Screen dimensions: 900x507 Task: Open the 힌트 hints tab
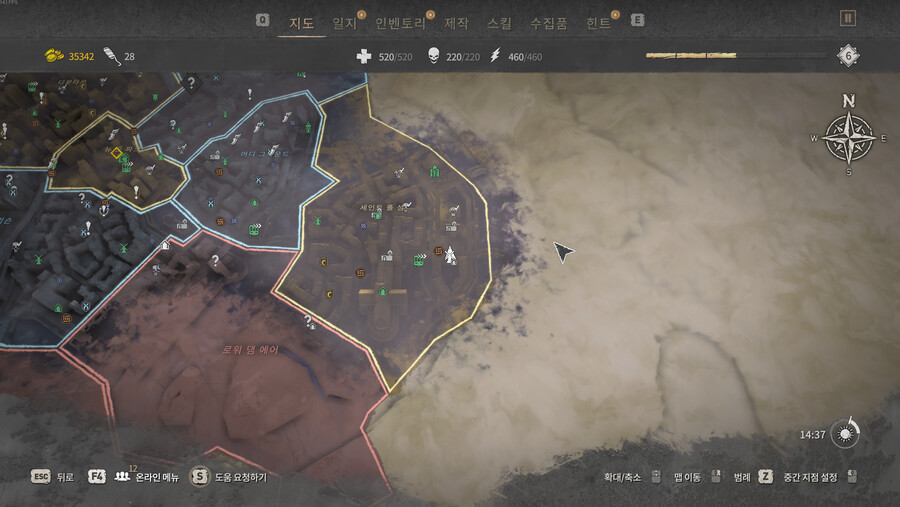tap(599, 22)
